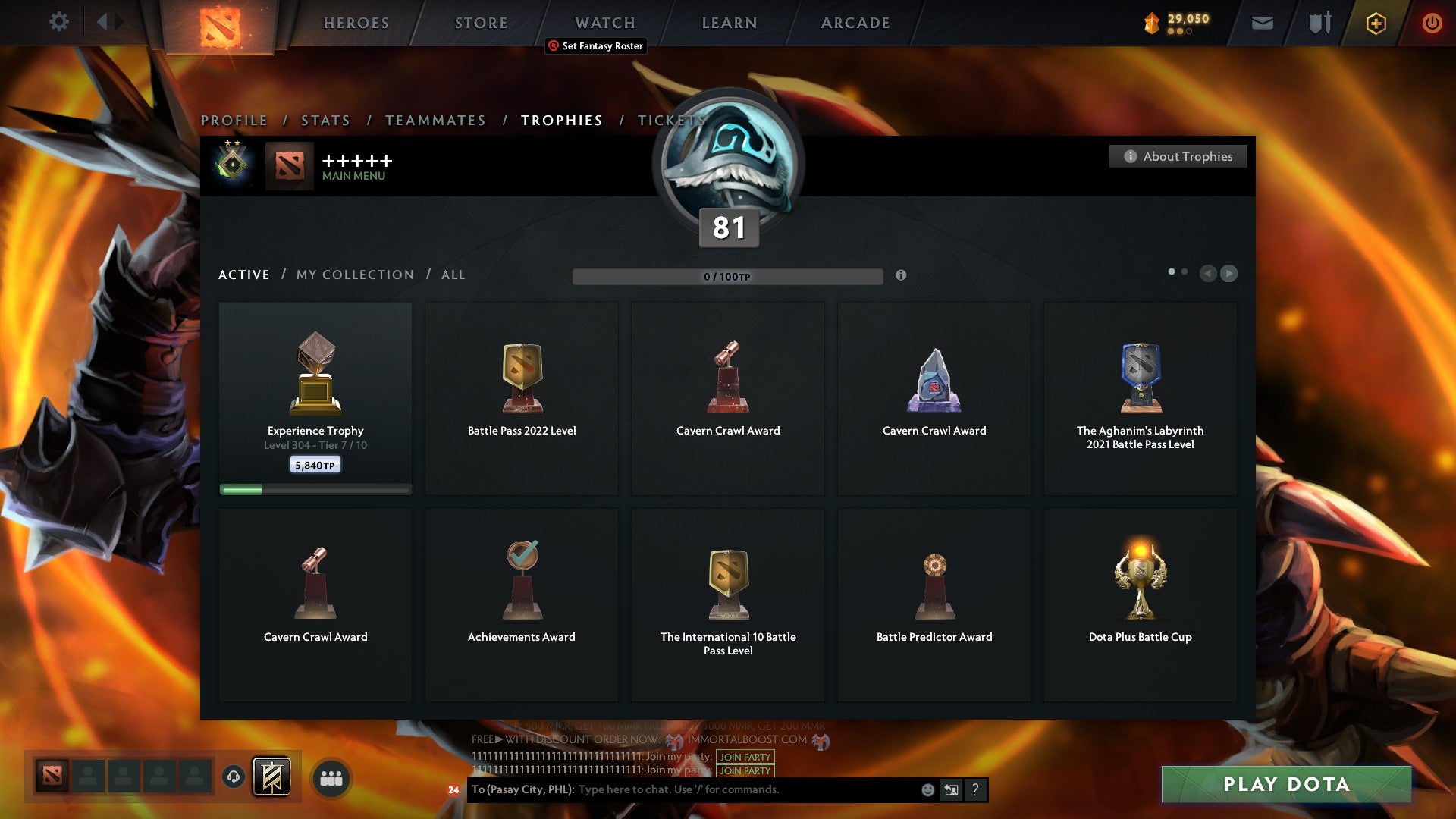Switch to the STATS tab
The height and width of the screenshot is (819, 1456).
[325, 120]
